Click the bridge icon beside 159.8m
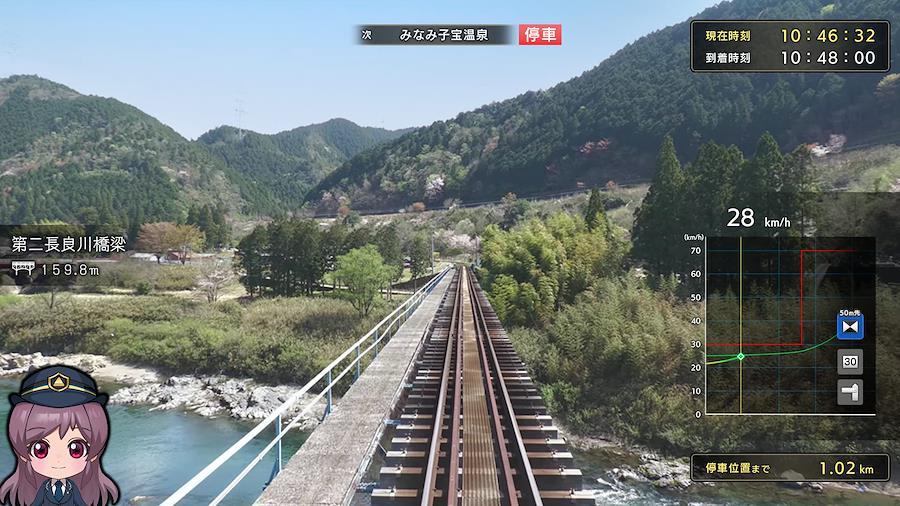Image resolution: width=900 pixels, height=506 pixels. [23, 269]
